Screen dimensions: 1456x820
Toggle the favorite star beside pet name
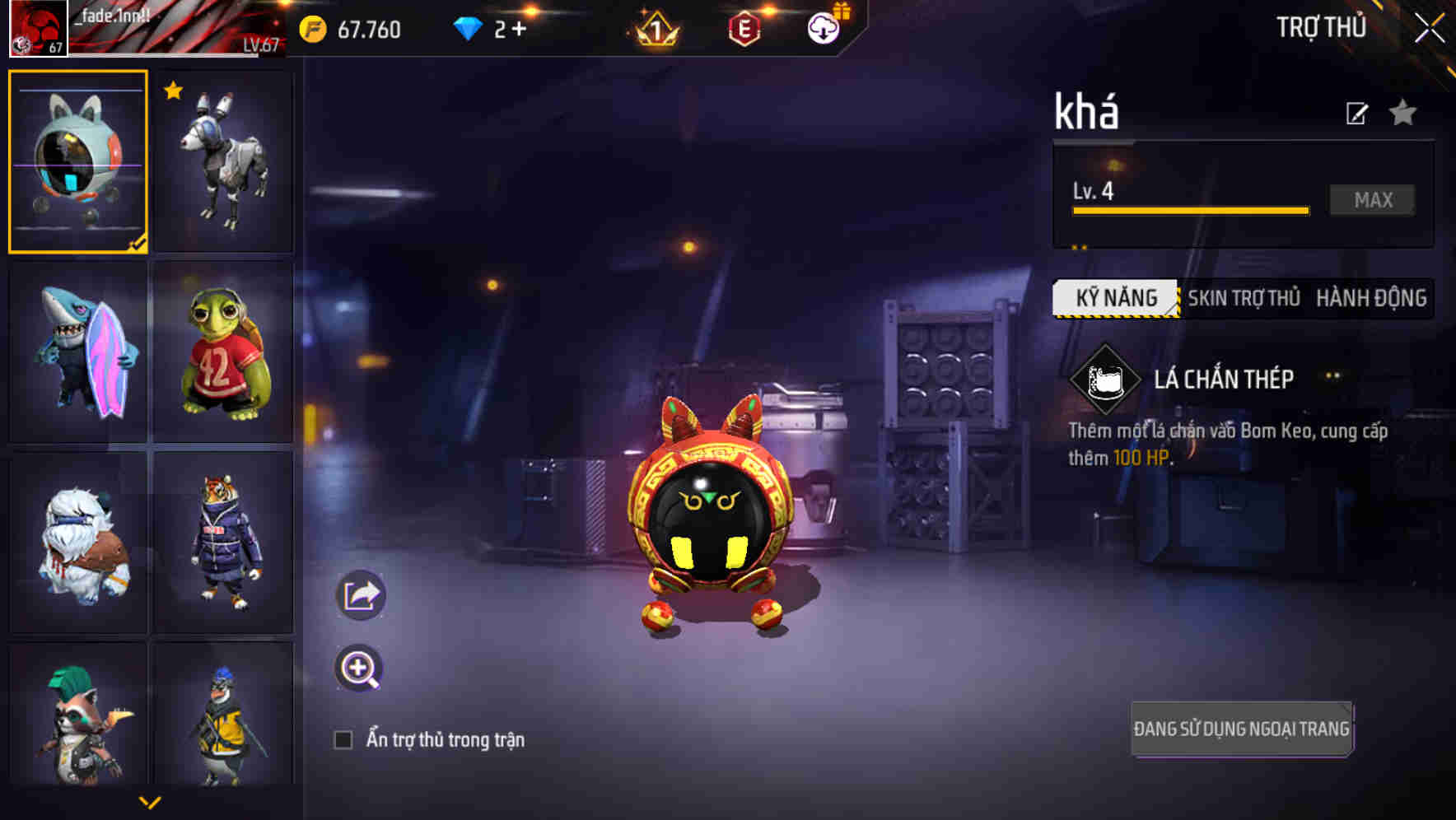(x=1402, y=114)
